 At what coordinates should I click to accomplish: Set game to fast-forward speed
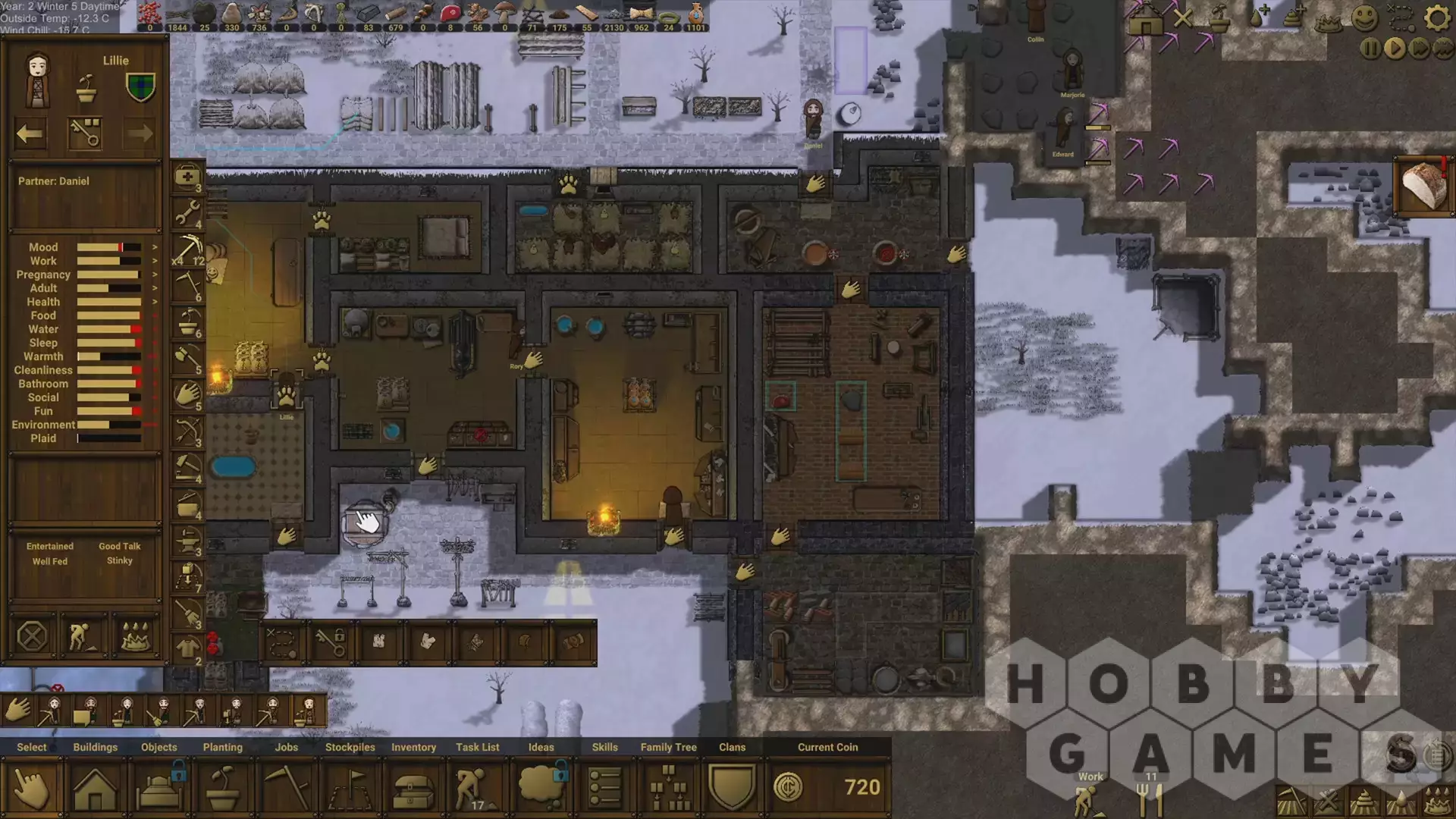(1420, 49)
